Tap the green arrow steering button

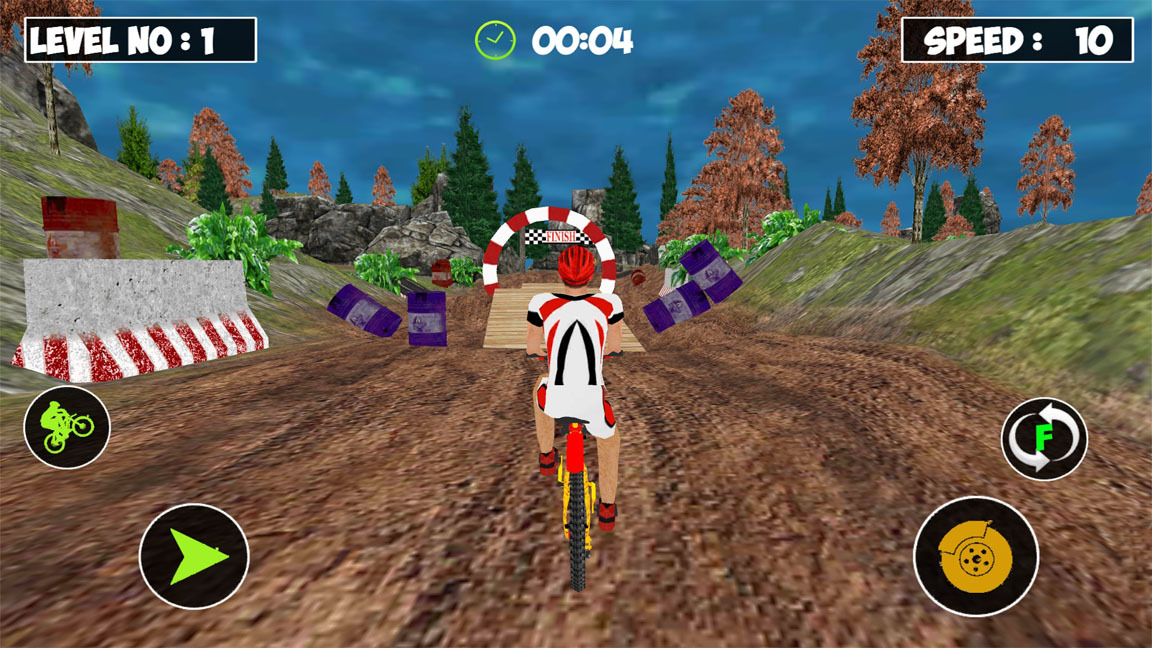point(194,556)
